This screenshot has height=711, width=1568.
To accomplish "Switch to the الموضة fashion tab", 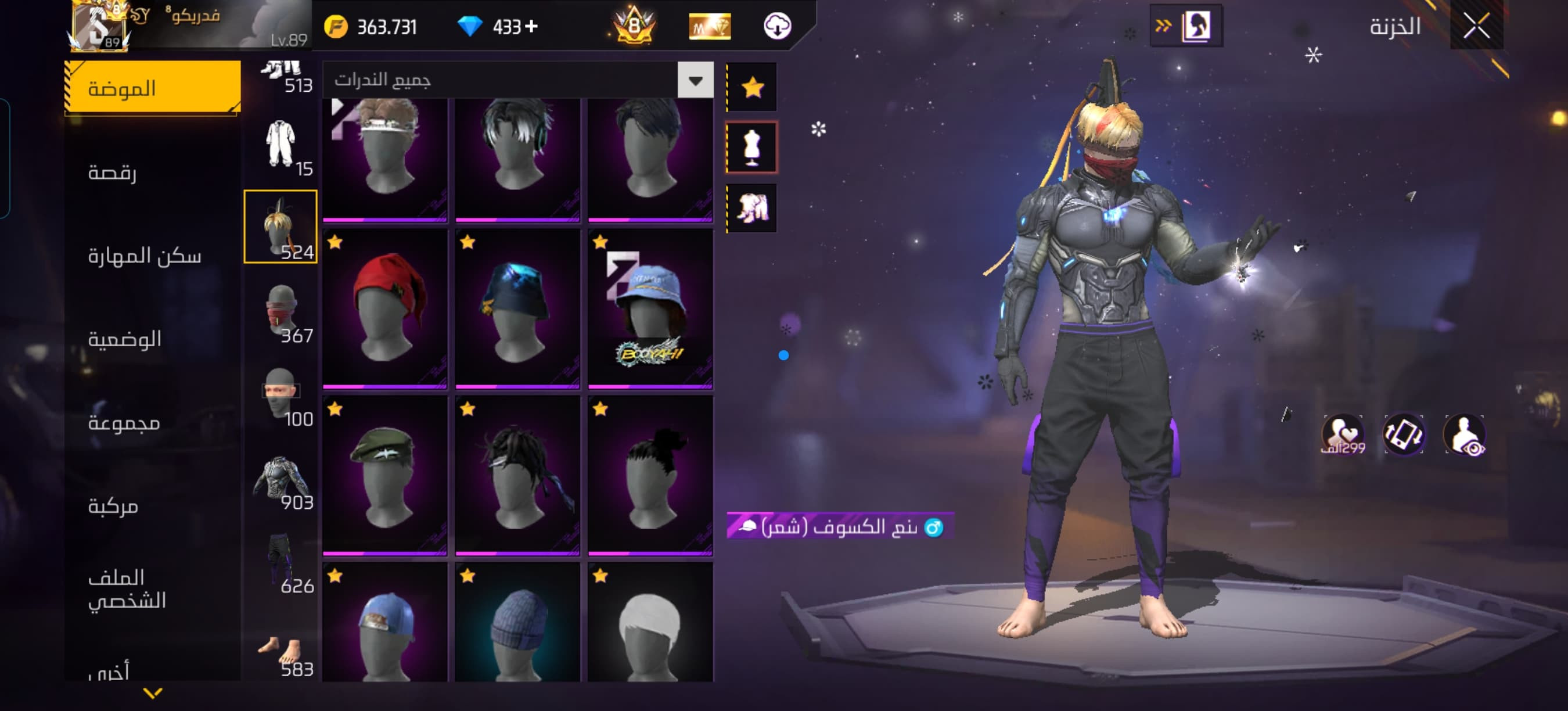I will point(153,88).
